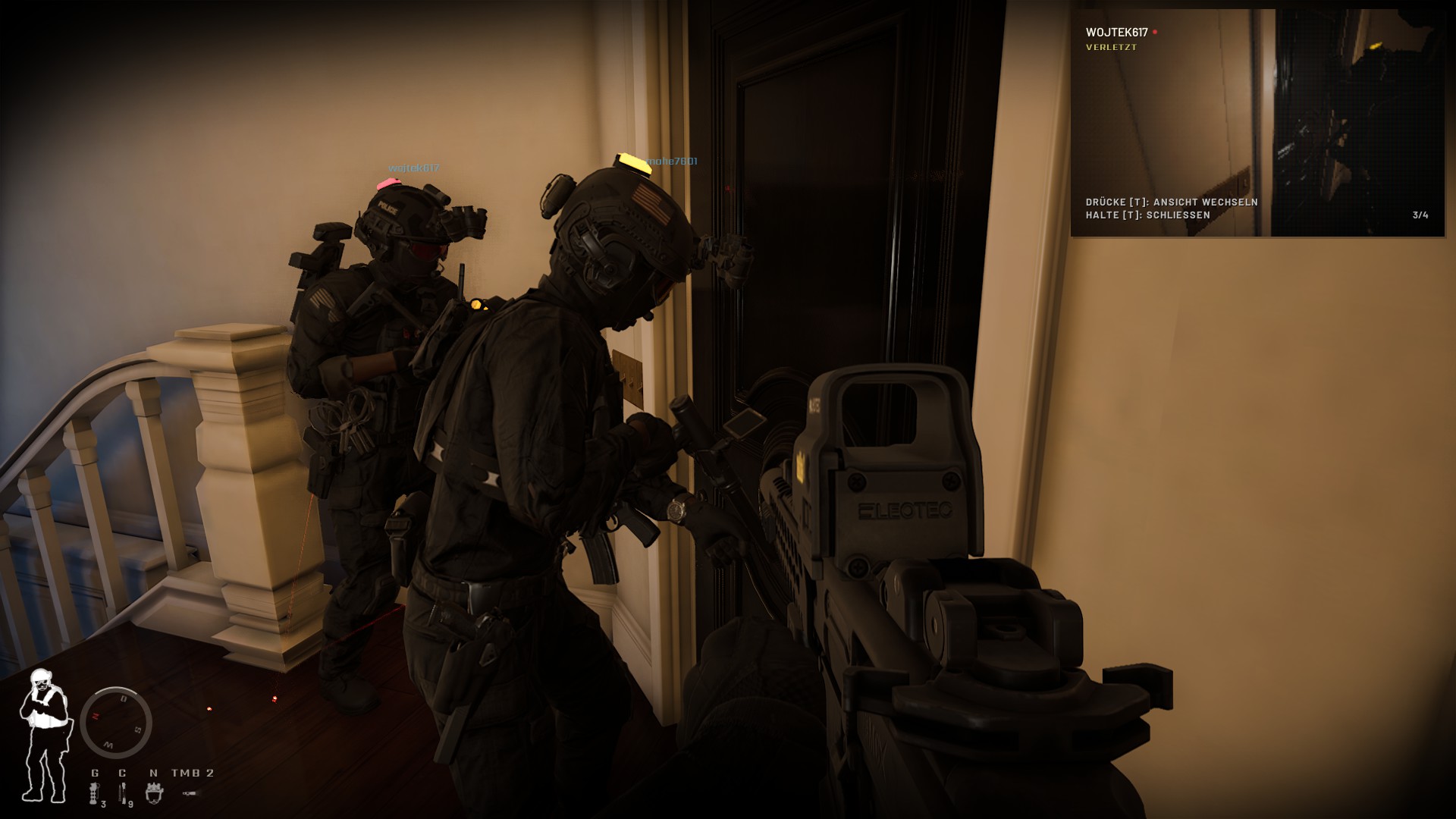Toggle the yellow marker light on mohe7801's helmet

[x=634, y=161]
